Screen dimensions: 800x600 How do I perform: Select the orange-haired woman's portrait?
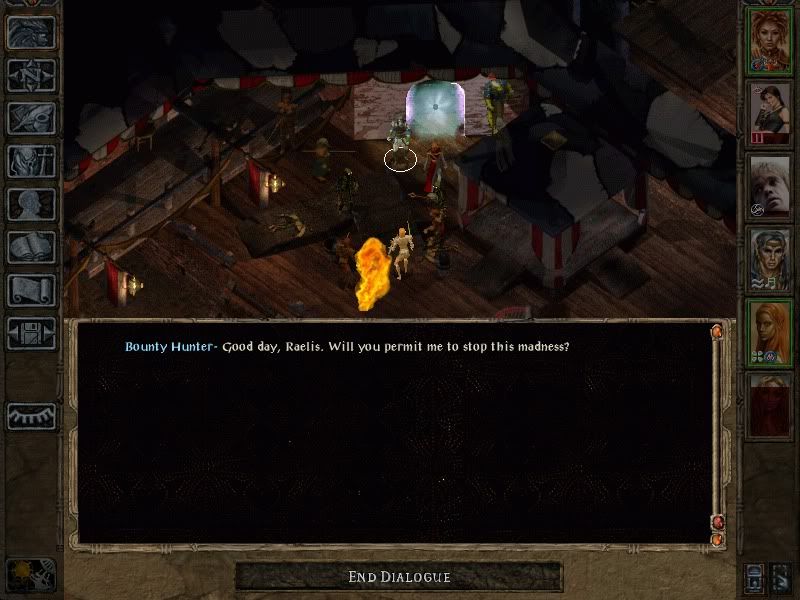tap(770, 333)
